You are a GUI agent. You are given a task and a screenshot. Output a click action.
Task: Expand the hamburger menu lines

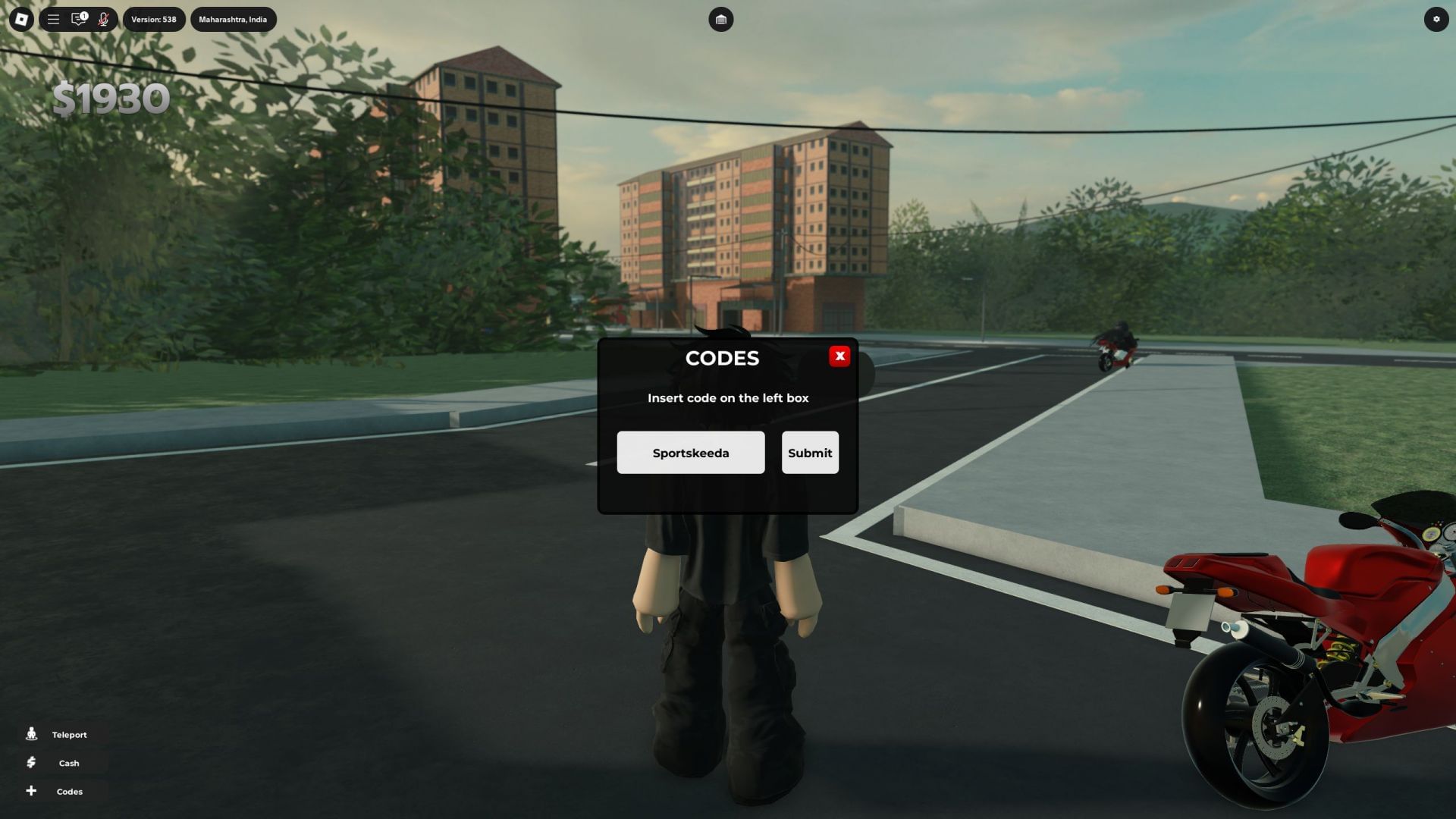(52, 19)
